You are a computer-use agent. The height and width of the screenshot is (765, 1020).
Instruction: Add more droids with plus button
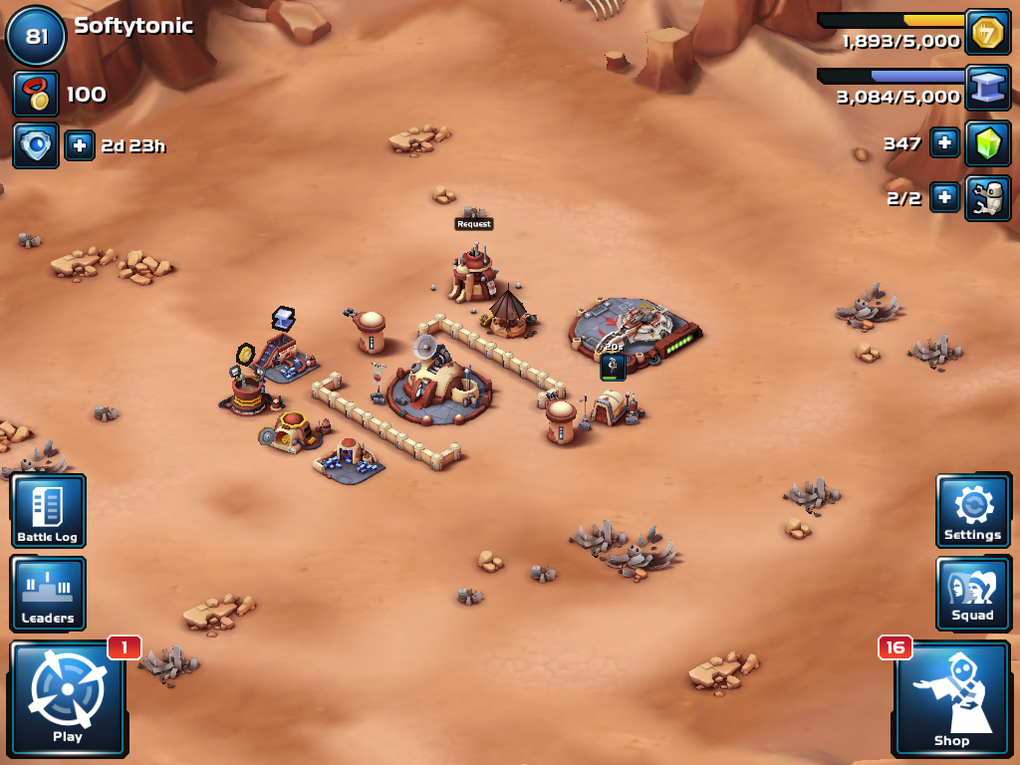point(944,197)
